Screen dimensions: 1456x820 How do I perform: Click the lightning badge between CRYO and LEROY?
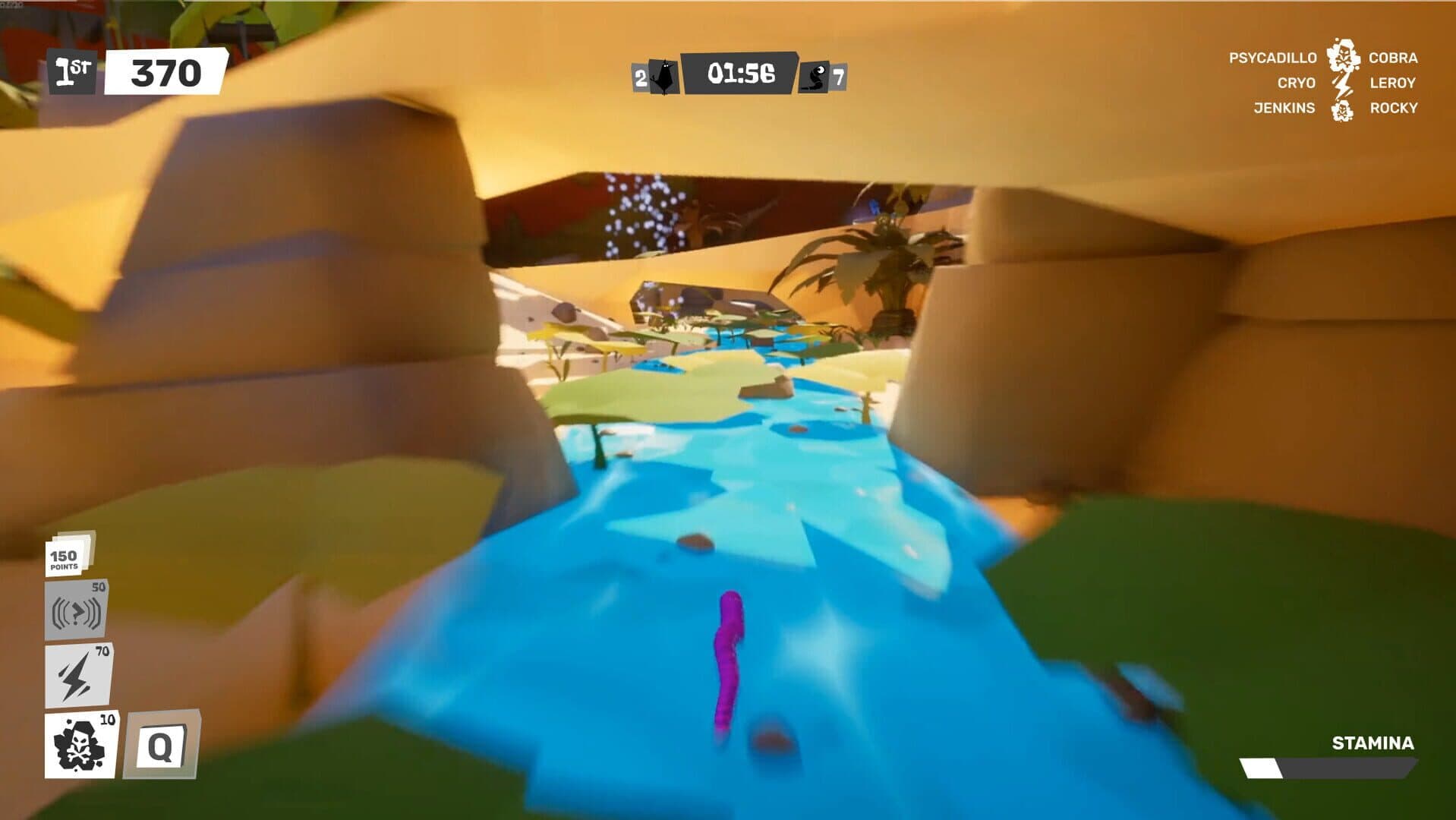coord(1343,84)
